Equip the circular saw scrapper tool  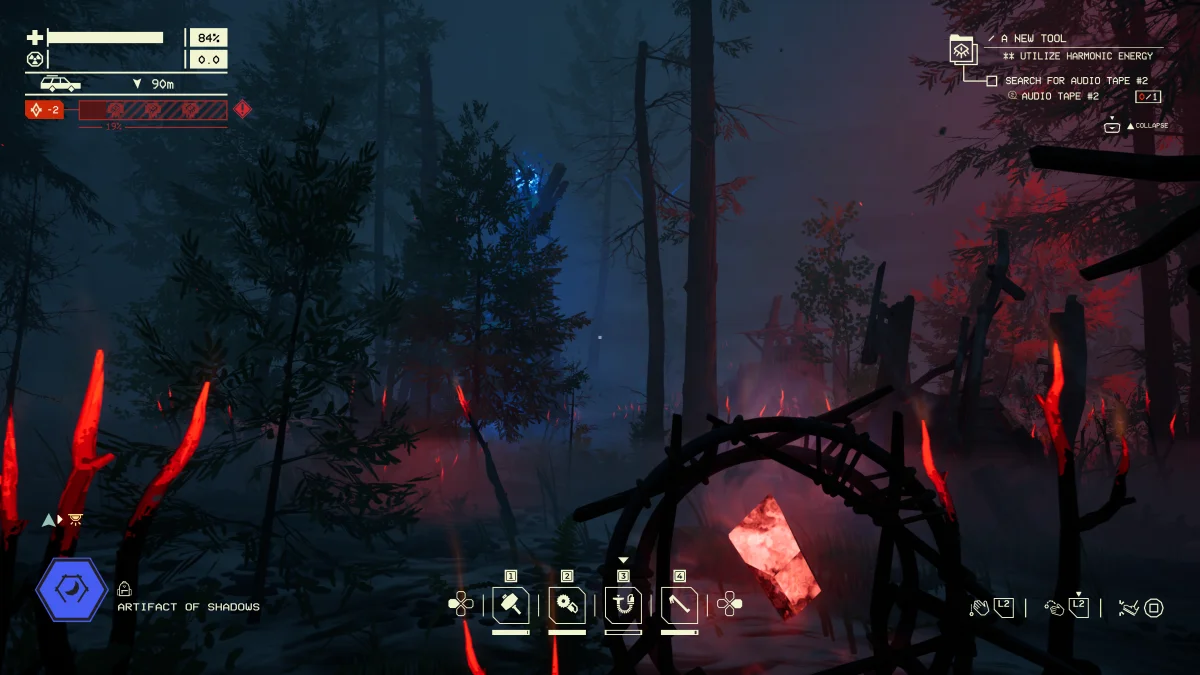pos(567,605)
